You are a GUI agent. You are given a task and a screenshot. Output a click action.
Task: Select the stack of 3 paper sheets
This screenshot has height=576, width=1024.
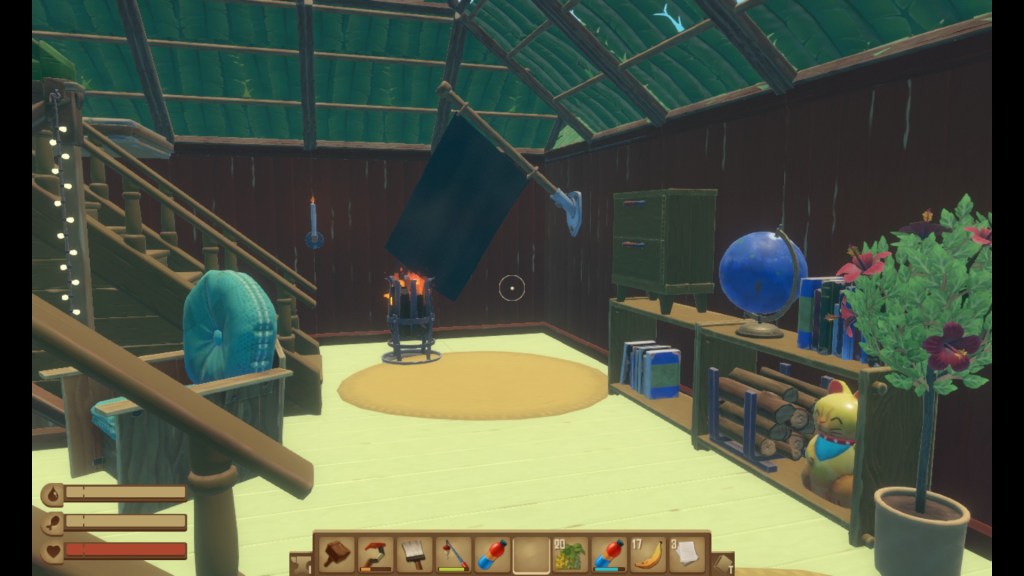pyautogui.click(x=687, y=553)
